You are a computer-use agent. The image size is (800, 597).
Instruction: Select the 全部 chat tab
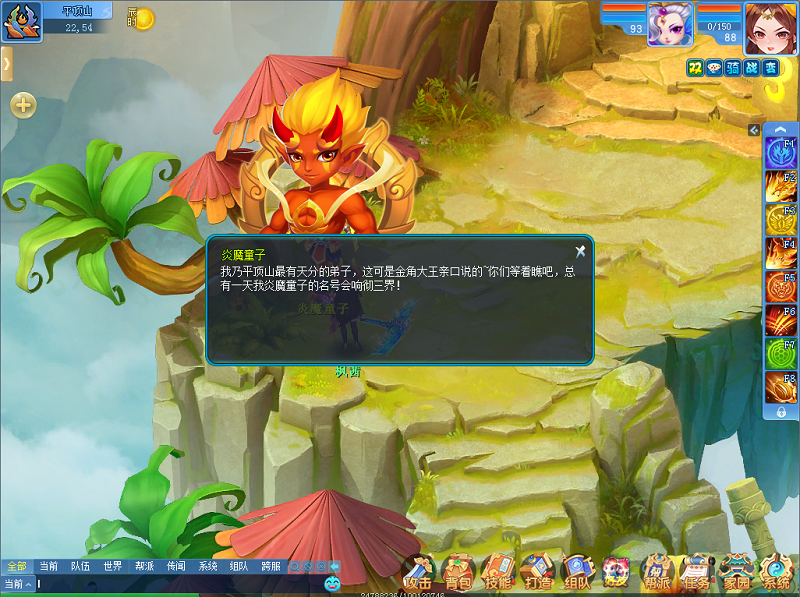16,566
